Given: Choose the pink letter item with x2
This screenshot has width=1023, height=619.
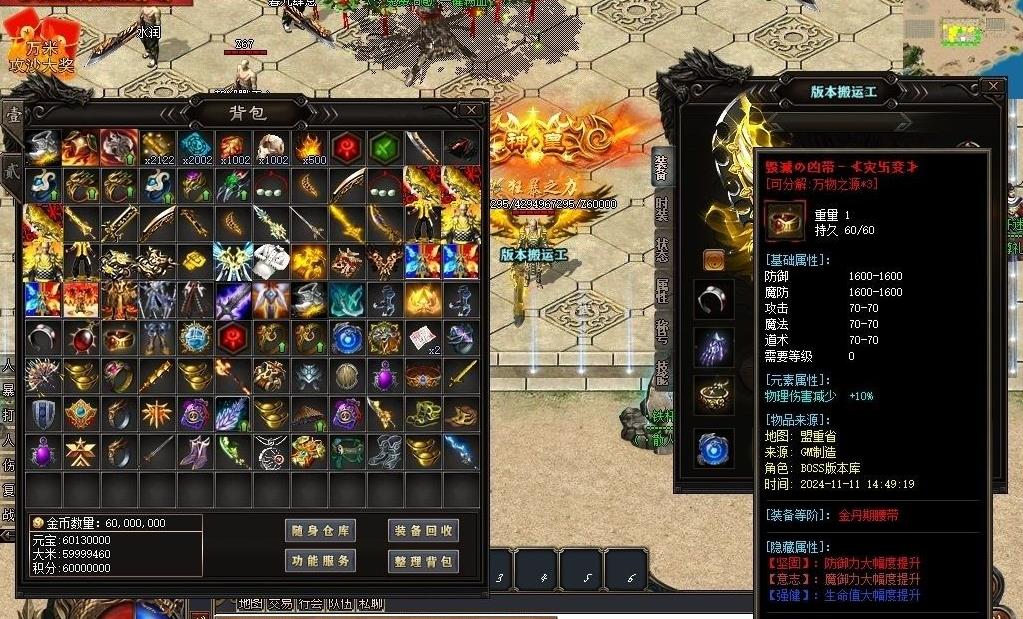Looking at the screenshot, I should coord(423,338).
